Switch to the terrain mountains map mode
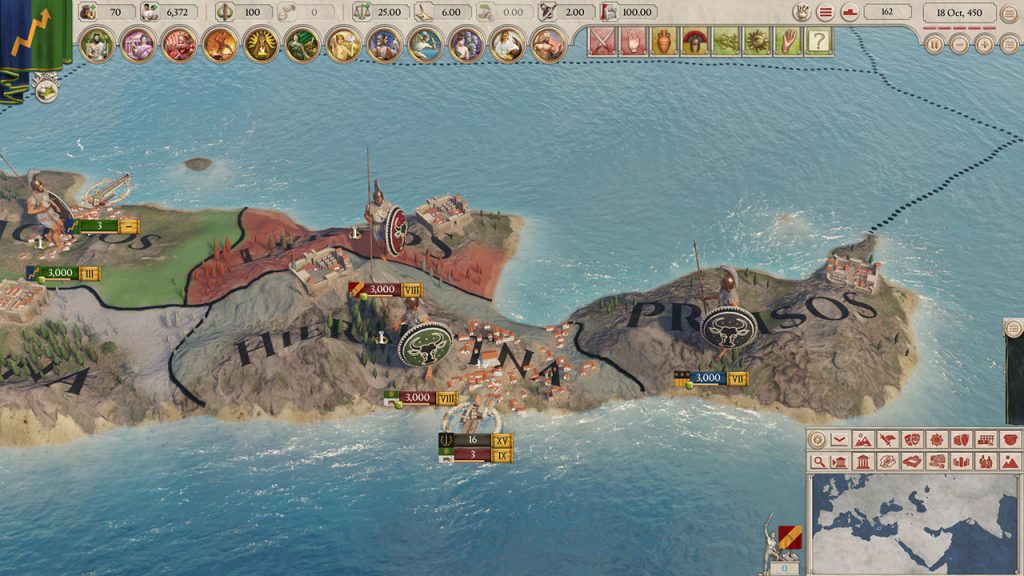The image size is (1024, 576). pyautogui.click(x=862, y=439)
